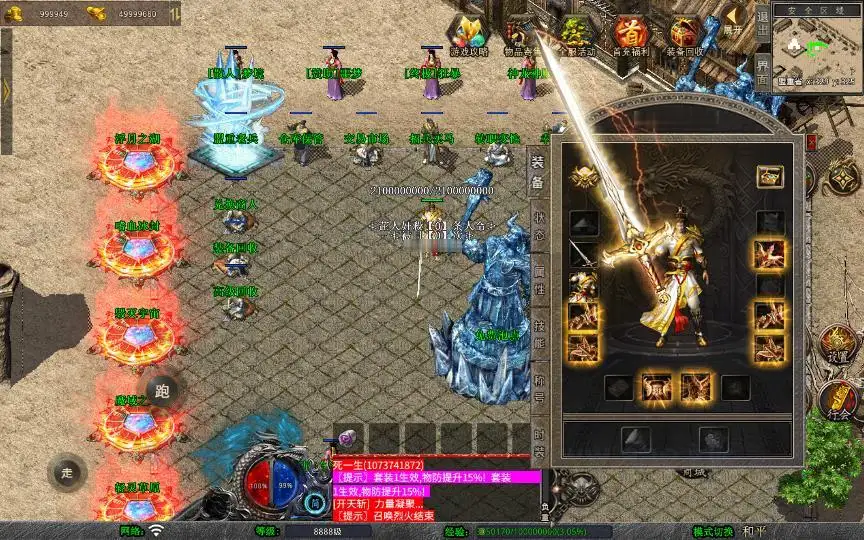Switch to the 技能 skills tab
The width and height of the screenshot is (864, 540).
[x=538, y=336]
